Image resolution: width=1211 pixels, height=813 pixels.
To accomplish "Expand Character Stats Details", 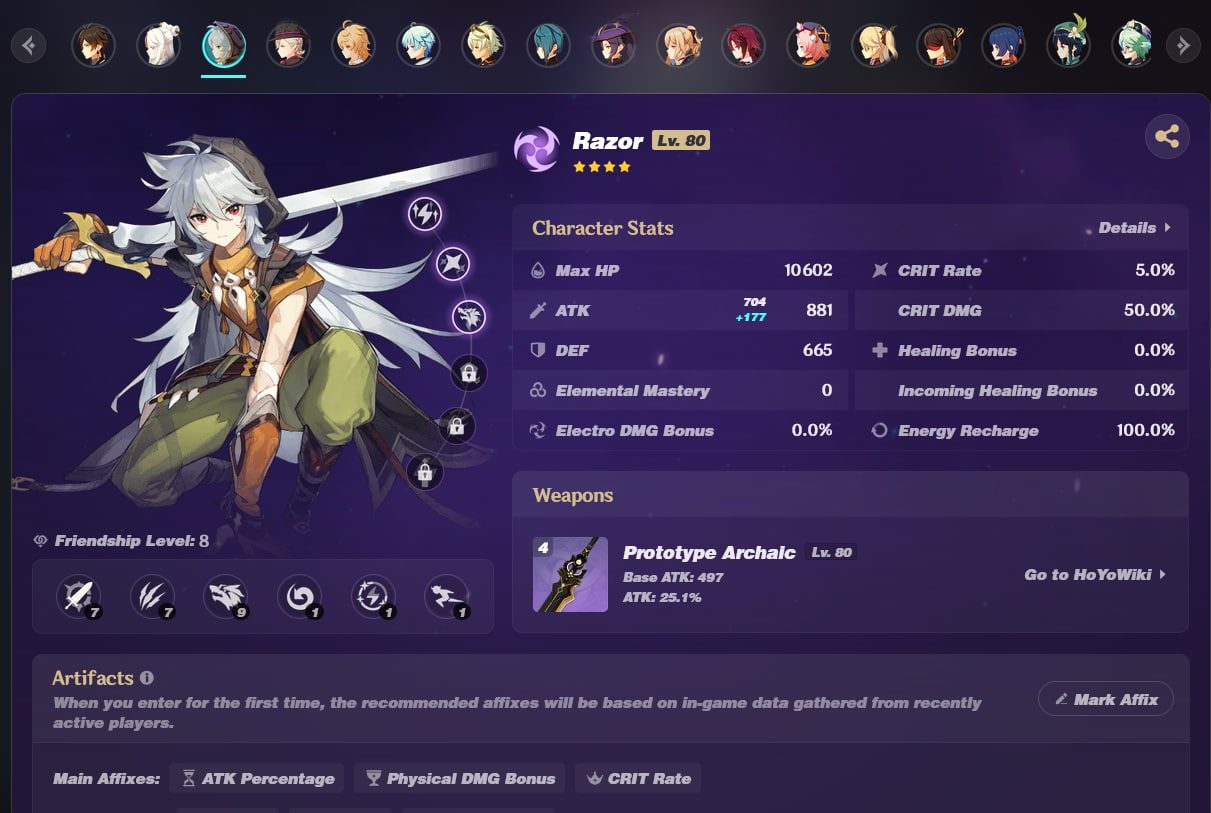I will 1134,228.
